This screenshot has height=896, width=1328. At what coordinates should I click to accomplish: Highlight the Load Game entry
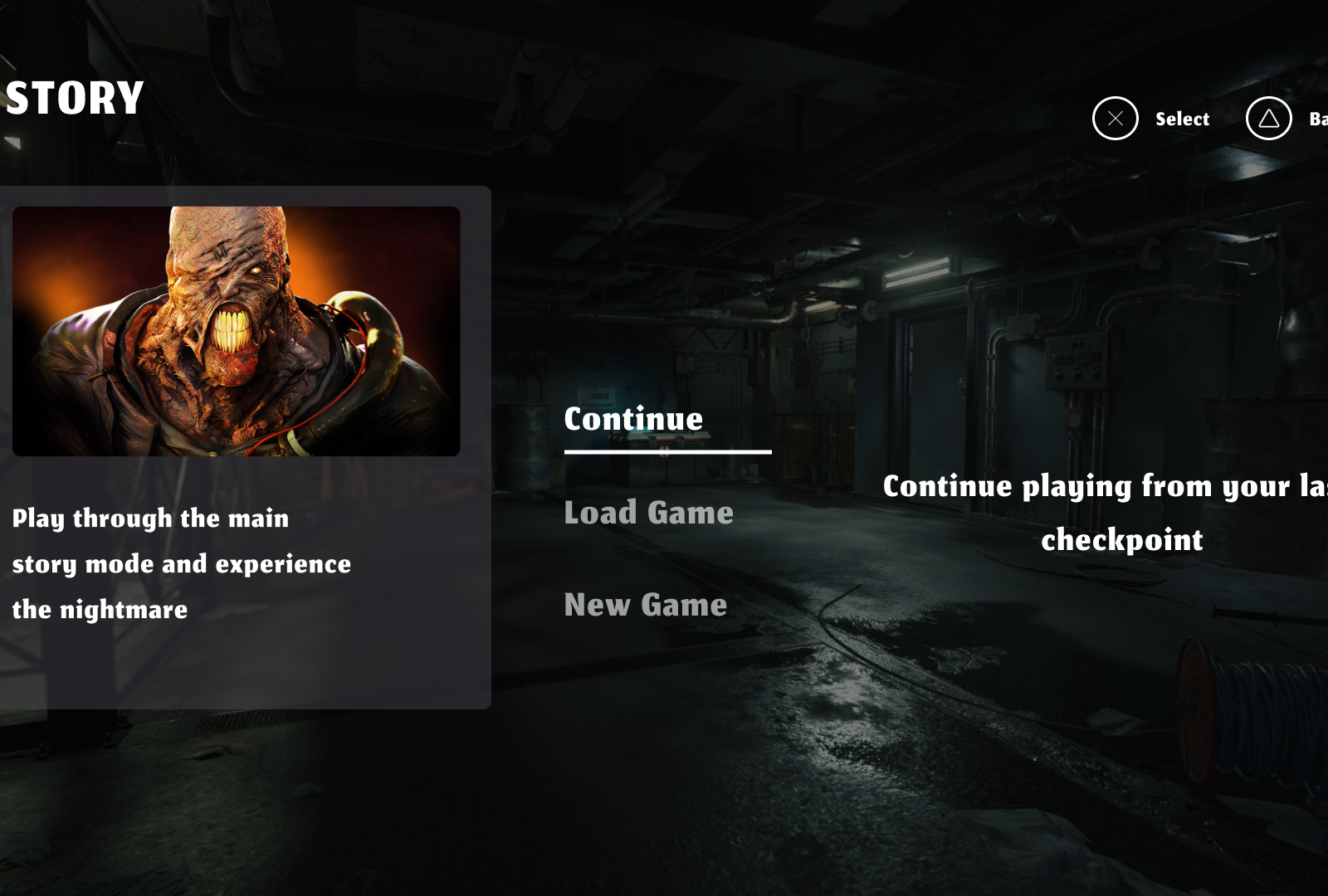point(648,513)
